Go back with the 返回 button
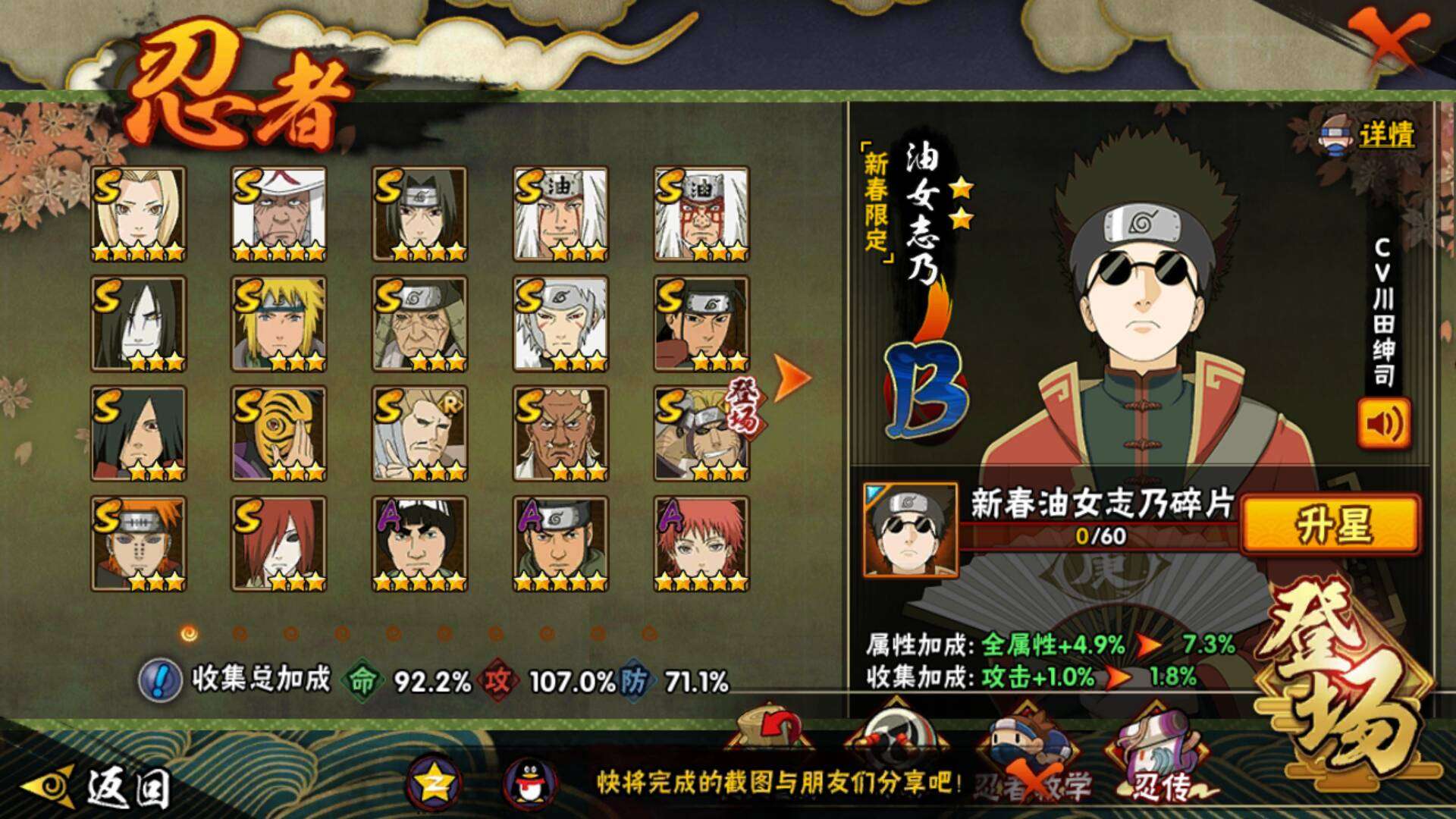The height and width of the screenshot is (819, 1456). 99,787
